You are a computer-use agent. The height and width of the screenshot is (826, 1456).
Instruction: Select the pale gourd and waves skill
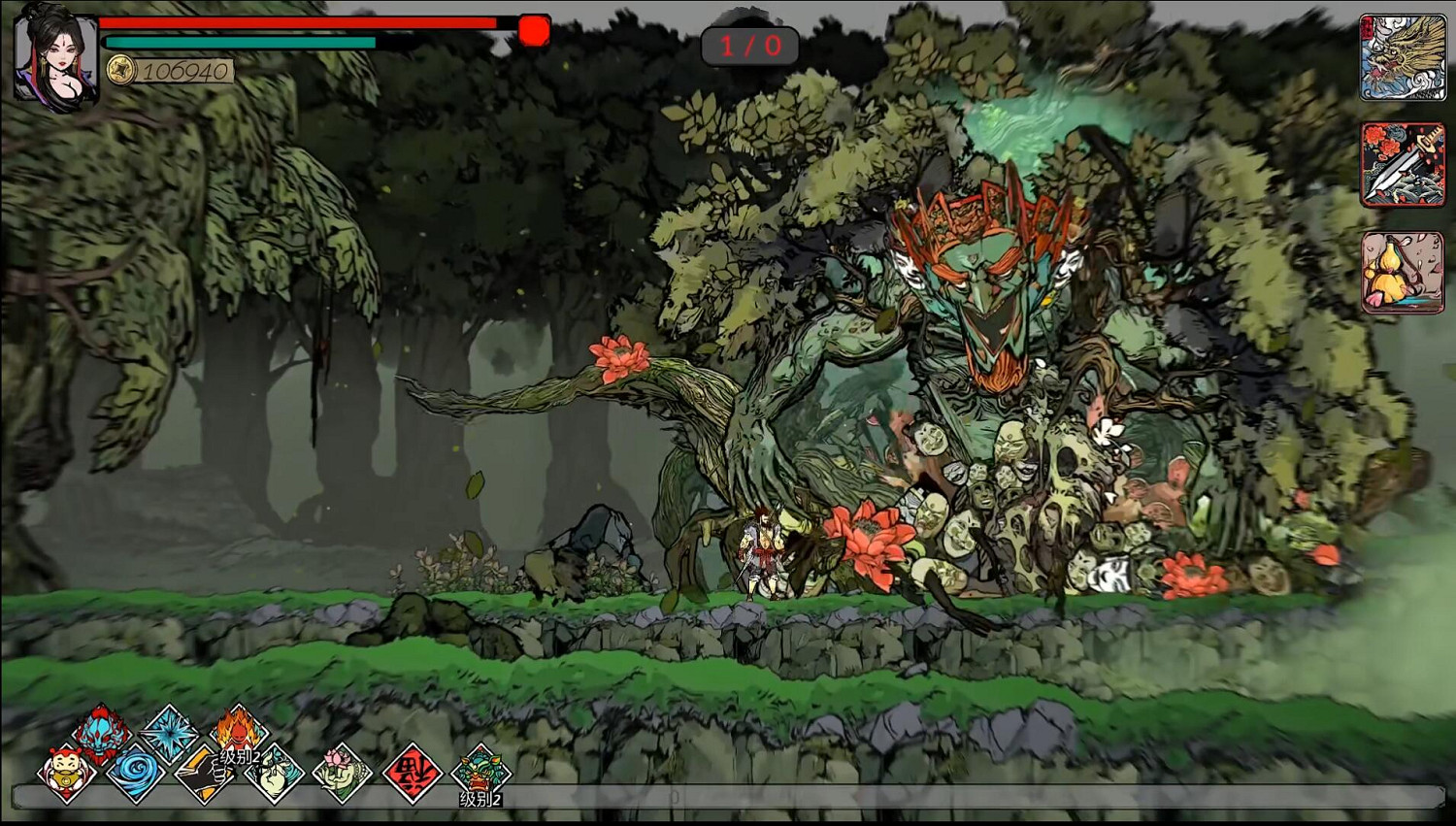point(274,774)
